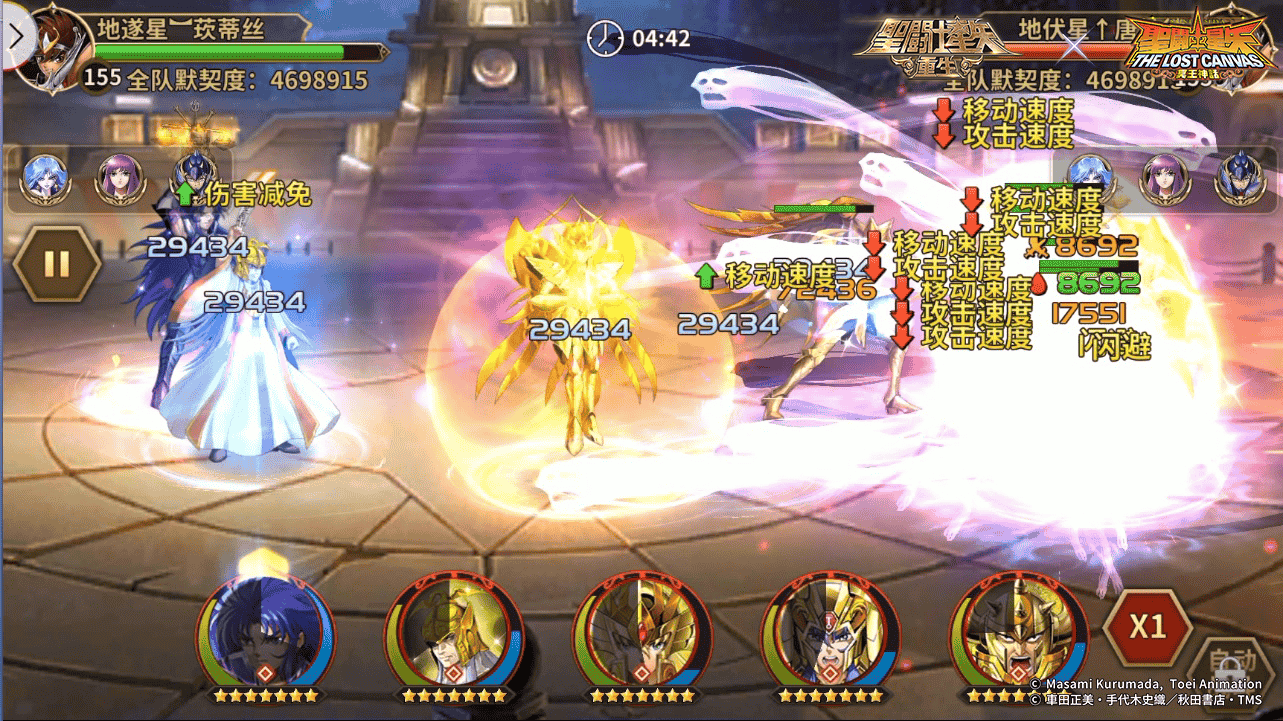Expand the side panel with the arrow tab
Viewport: 1283px width, 721px height.
[14, 36]
